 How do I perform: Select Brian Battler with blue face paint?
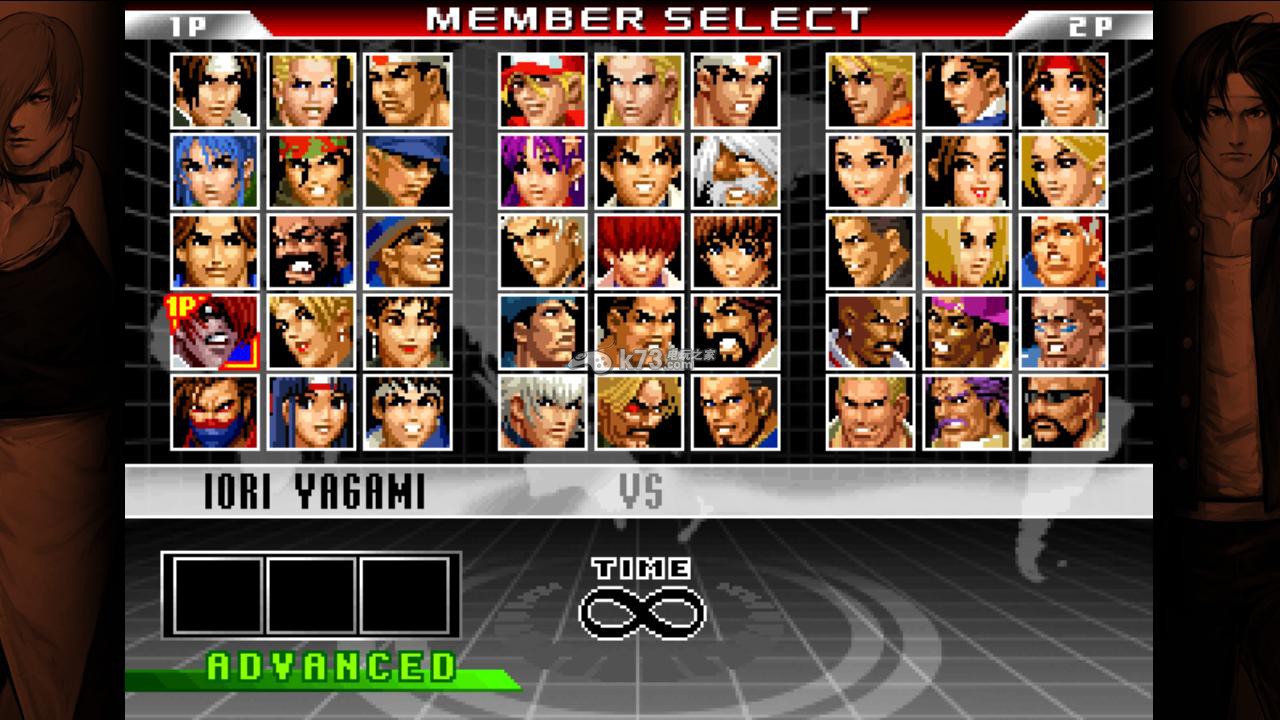[x=1063, y=331]
